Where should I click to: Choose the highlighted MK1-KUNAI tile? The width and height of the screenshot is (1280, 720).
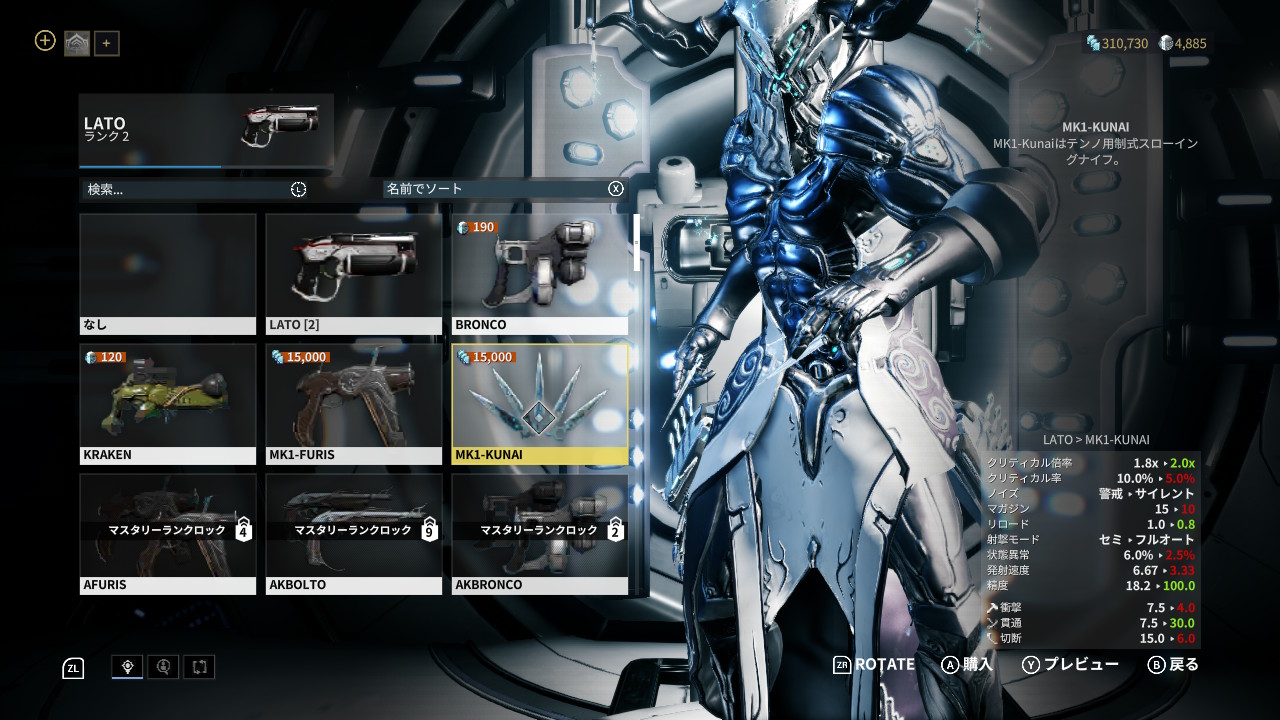pos(540,404)
